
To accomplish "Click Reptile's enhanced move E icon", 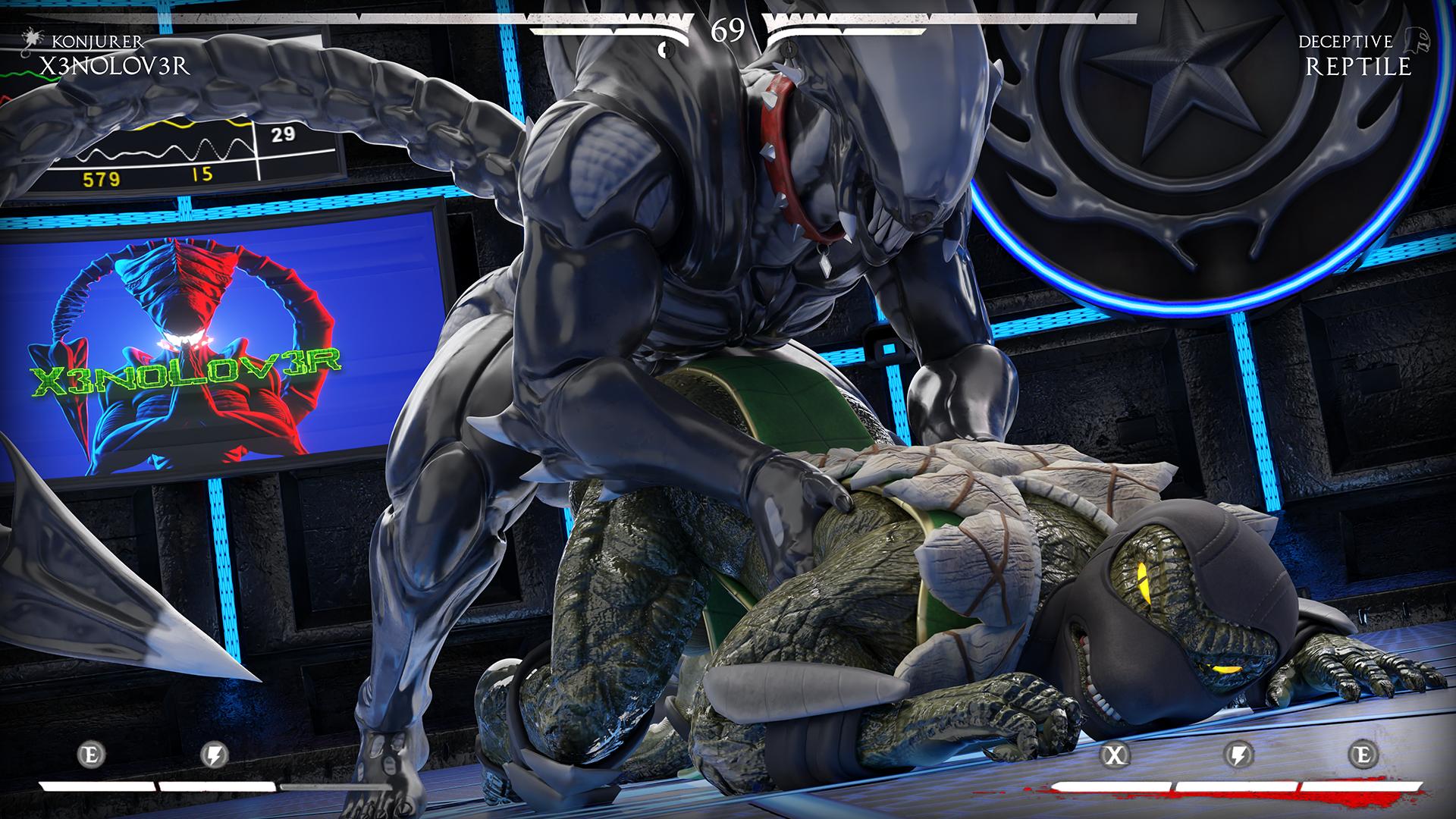I will point(1363,755).
